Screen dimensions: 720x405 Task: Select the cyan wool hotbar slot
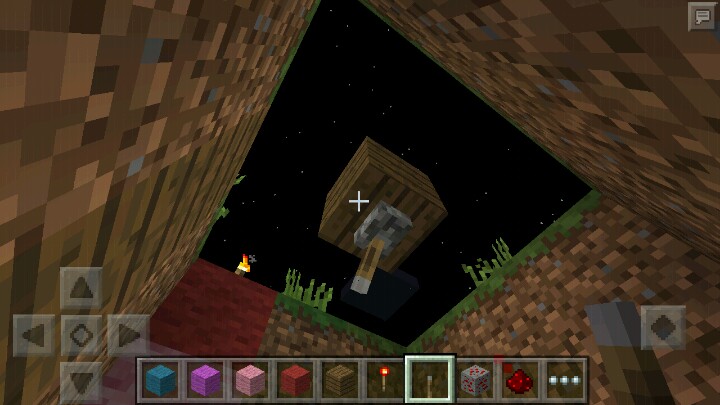pos(160,380)
